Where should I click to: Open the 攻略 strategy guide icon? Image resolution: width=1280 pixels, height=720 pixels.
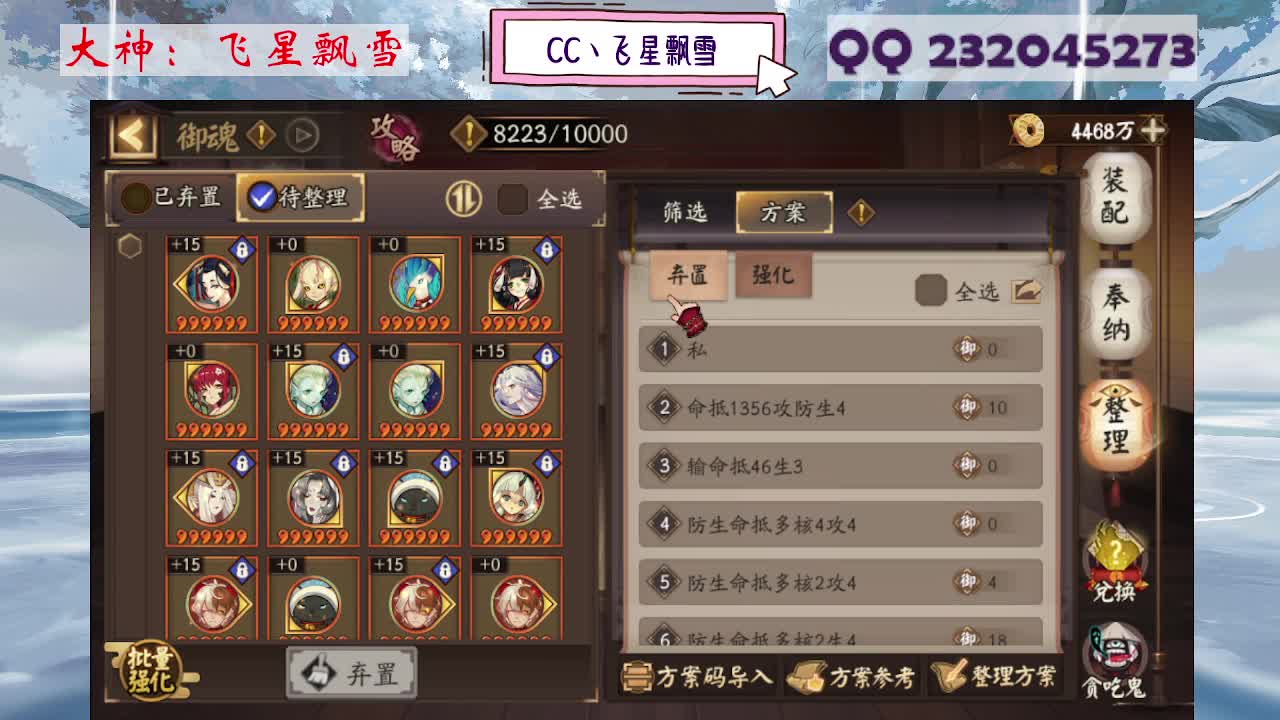[395, 136]
